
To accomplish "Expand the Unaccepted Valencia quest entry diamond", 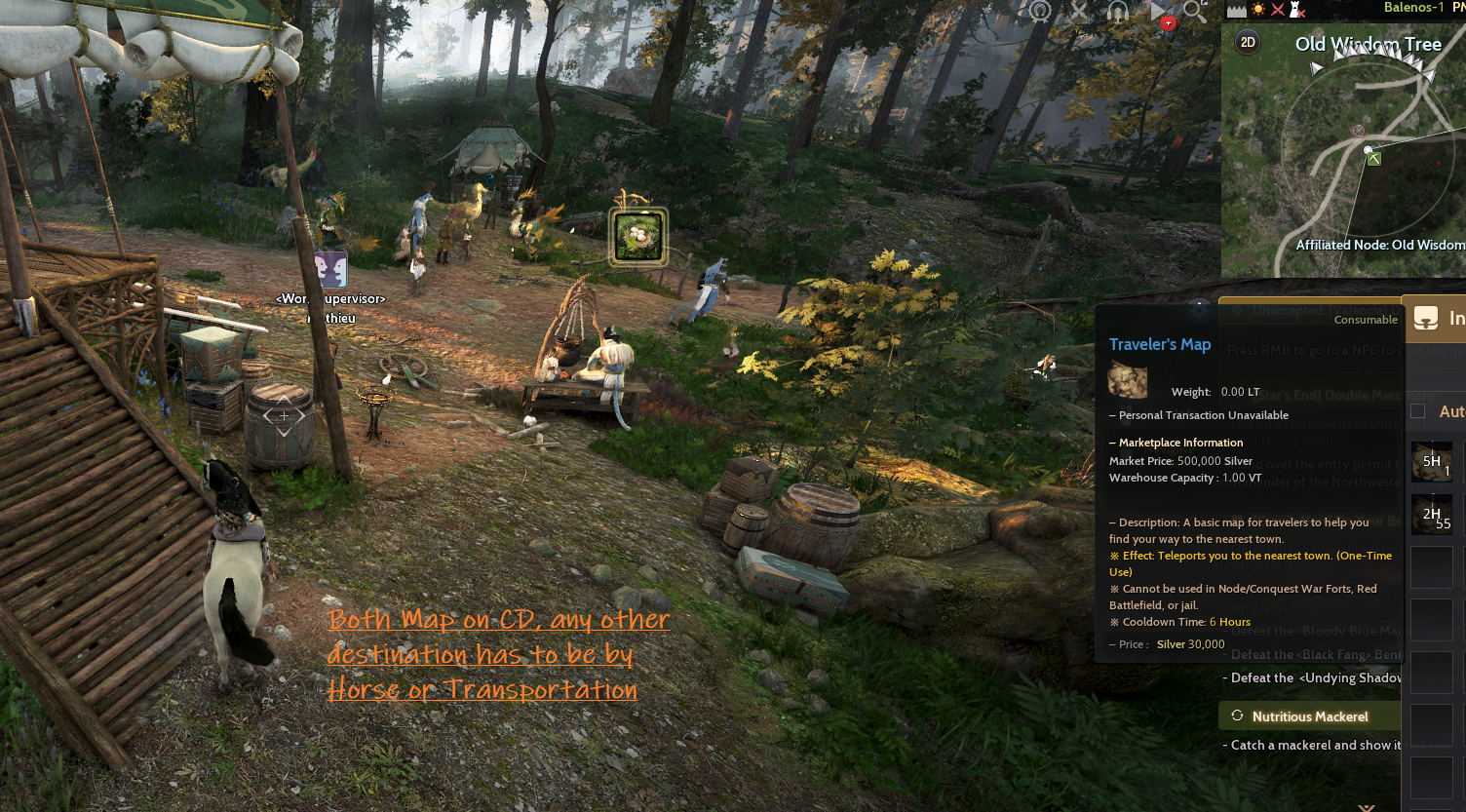I will pyautogui.click(x=1238, y=310).
